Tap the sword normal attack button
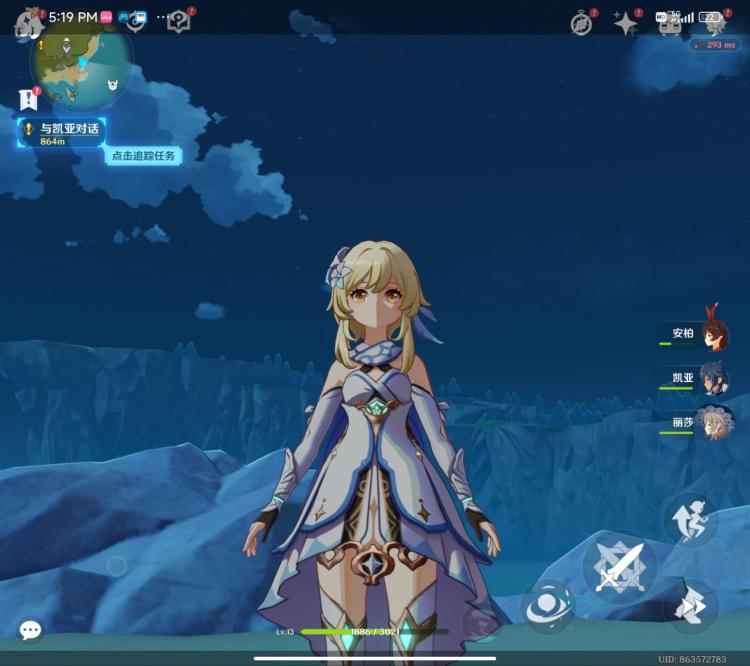Screen dimensions: 750x666 pos(619,568)
